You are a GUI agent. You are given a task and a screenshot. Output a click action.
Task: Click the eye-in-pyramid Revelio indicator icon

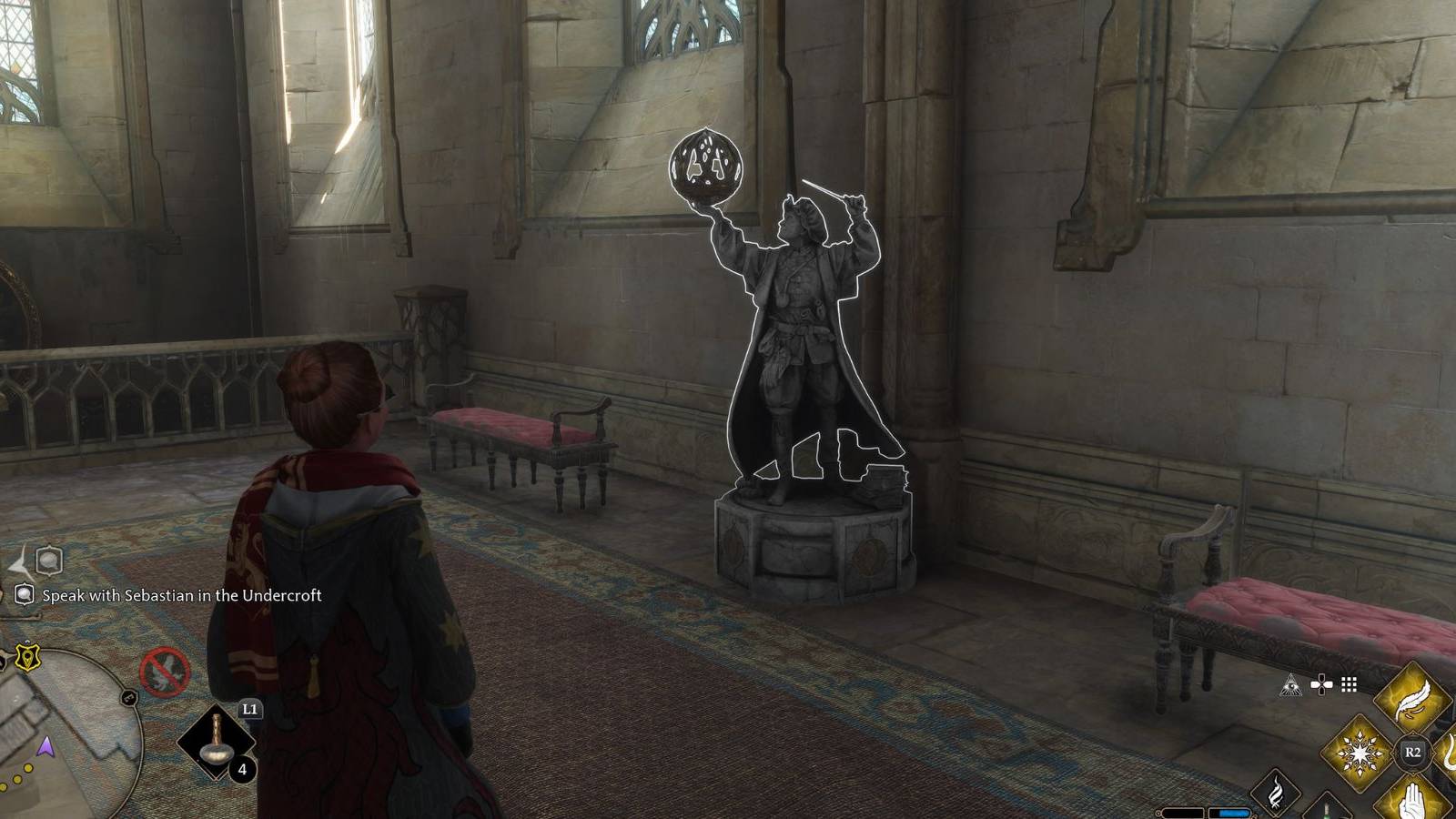1292,684
